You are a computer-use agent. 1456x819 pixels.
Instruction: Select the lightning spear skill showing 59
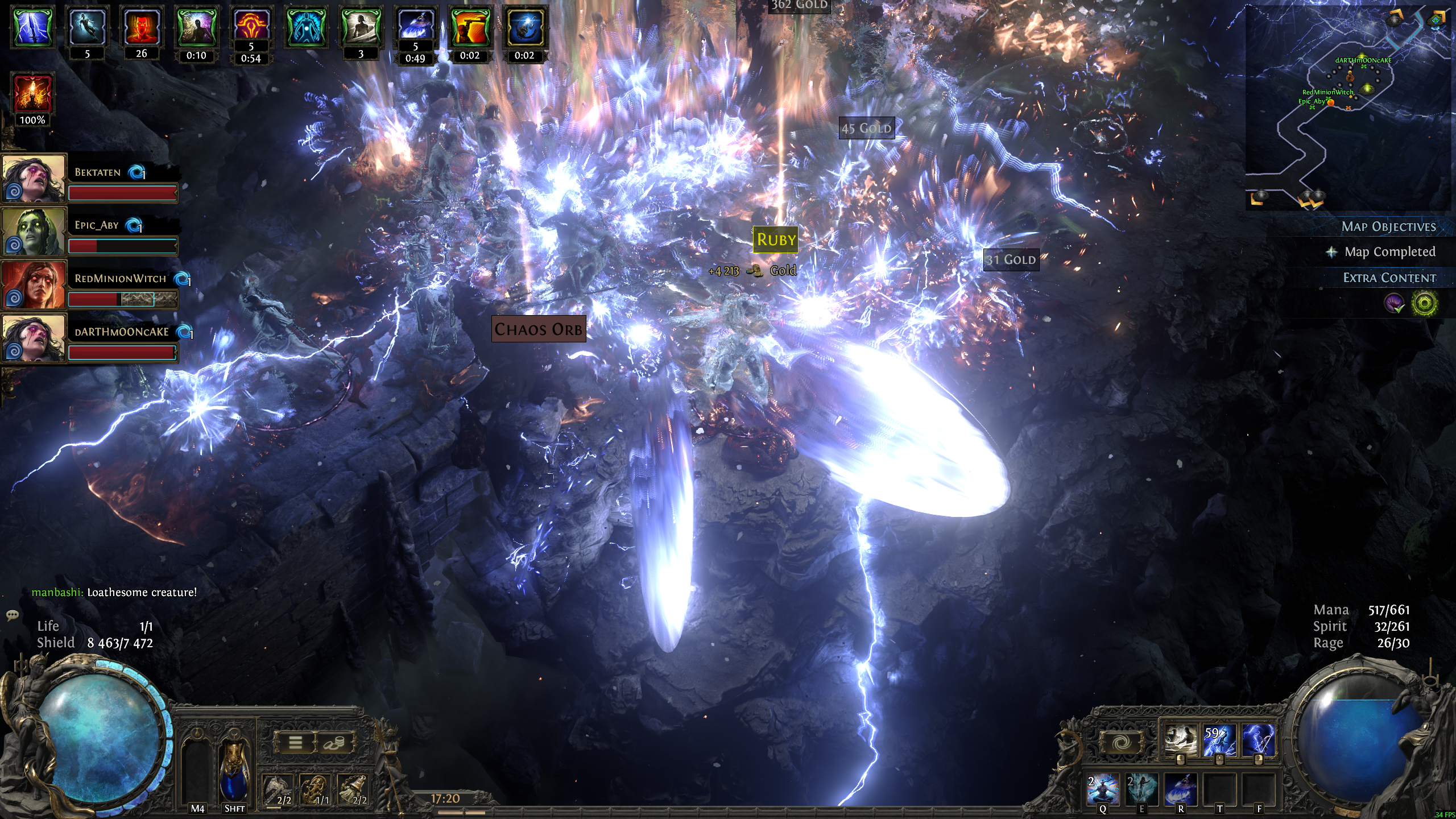coord(1219,741)
